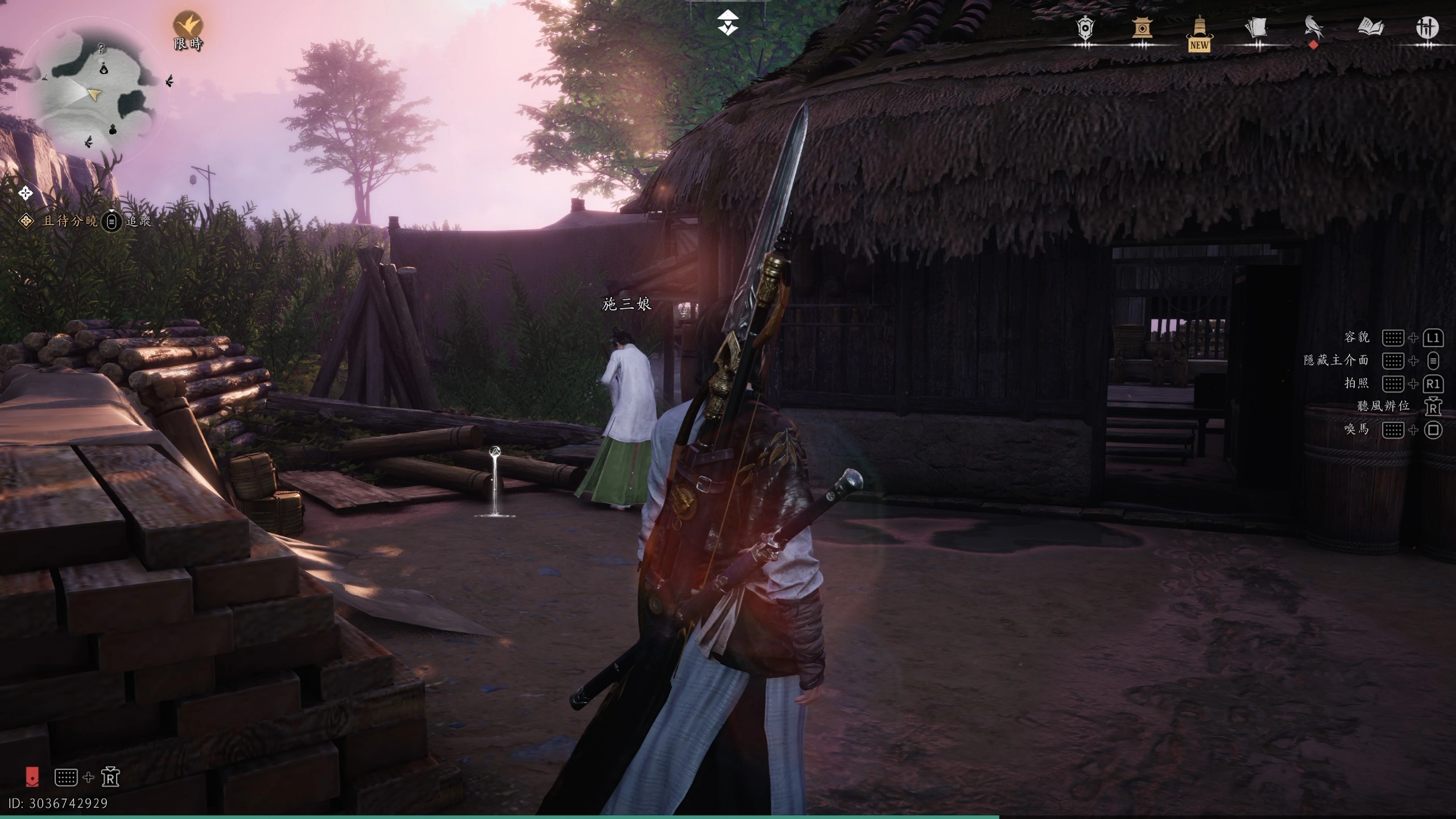
Task: Select the 且待分曉 tracked quest entry
Action: (x=69, y=221)
